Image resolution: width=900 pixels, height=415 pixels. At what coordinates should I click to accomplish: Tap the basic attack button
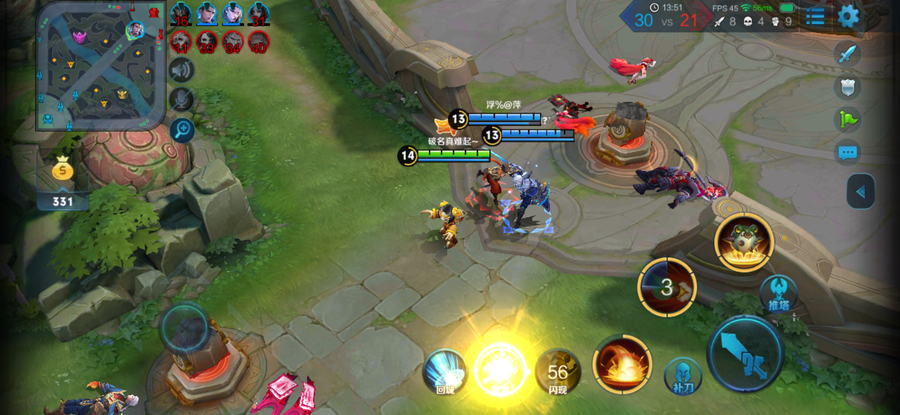pyautogui.click(x=745, y=353)
